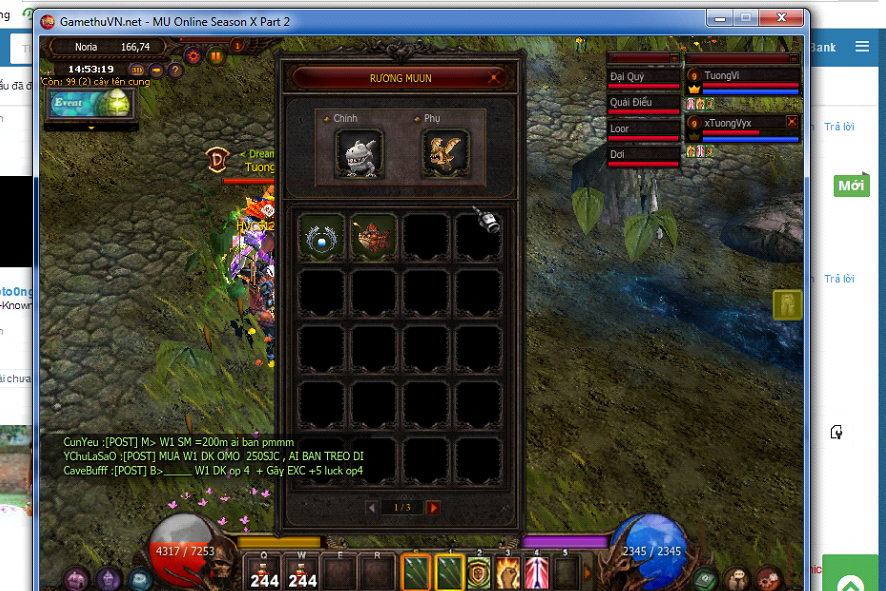Select the blue orb wreath item slot

[322, 237]
